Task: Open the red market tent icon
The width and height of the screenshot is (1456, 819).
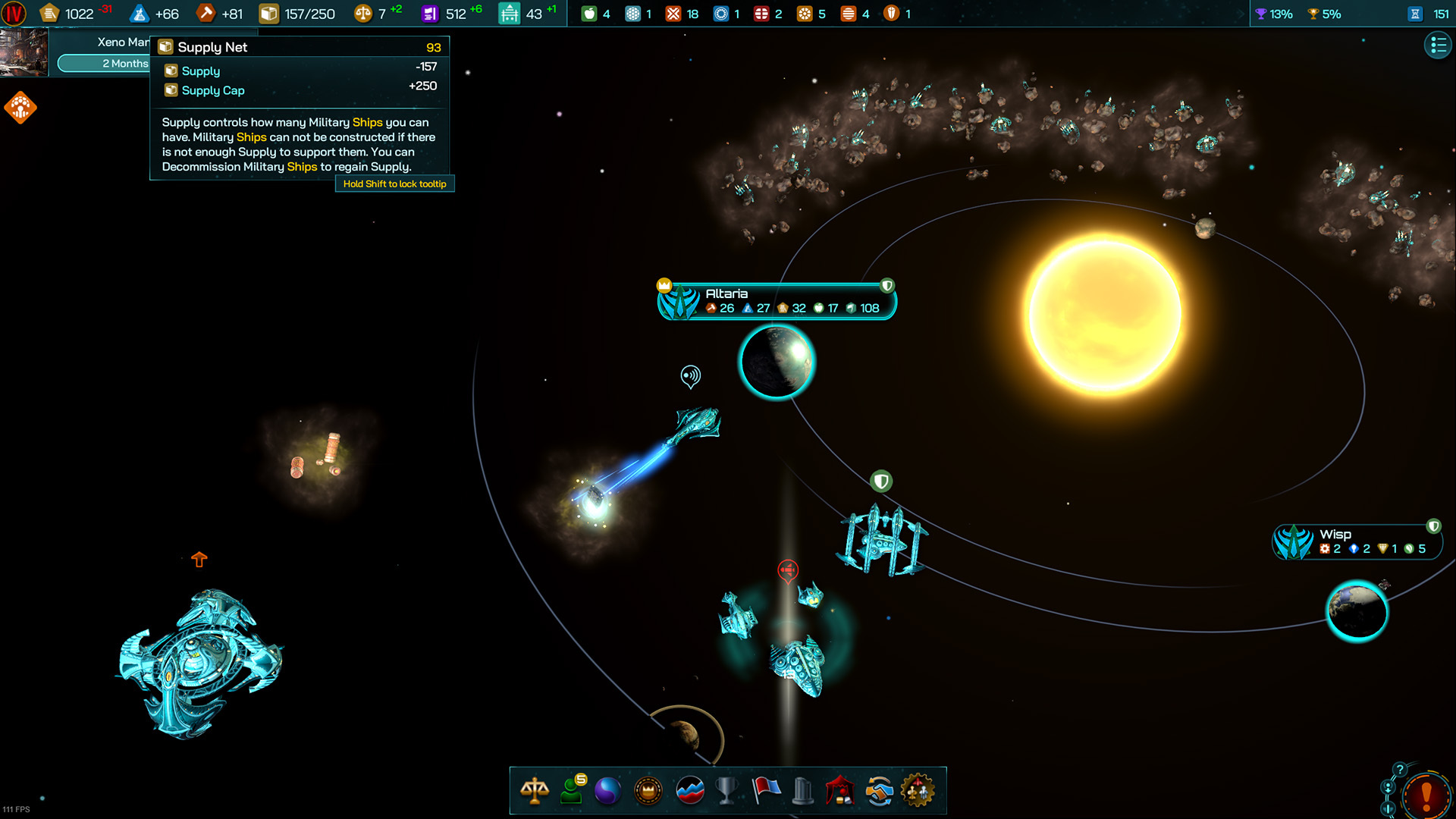Action: pos(840,791)
